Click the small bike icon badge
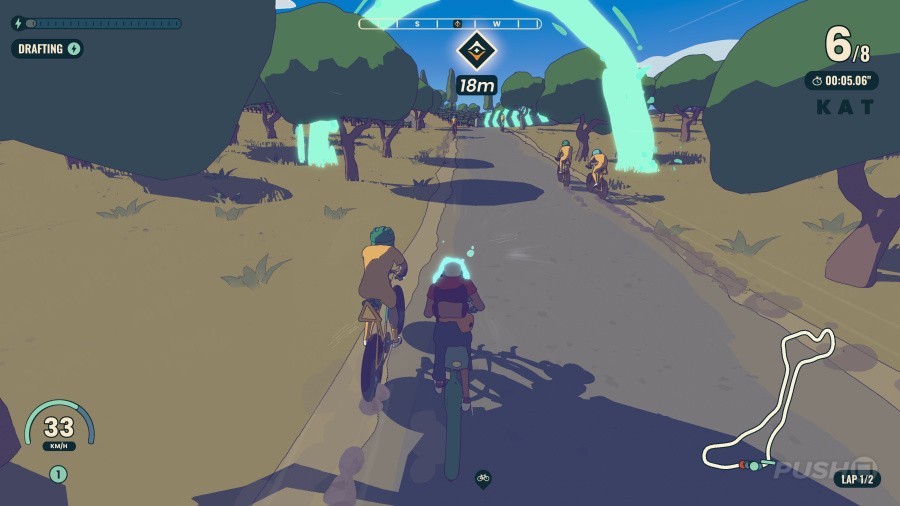Screen dimensions: 900x506 [483, 478]
